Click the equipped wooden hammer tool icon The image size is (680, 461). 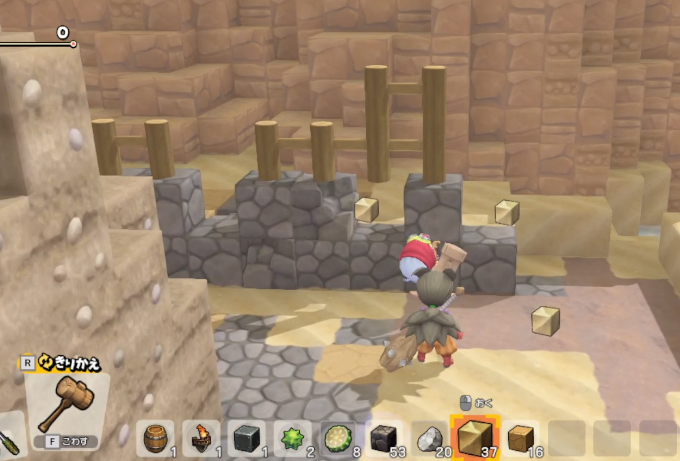click(x=67, y=397)
